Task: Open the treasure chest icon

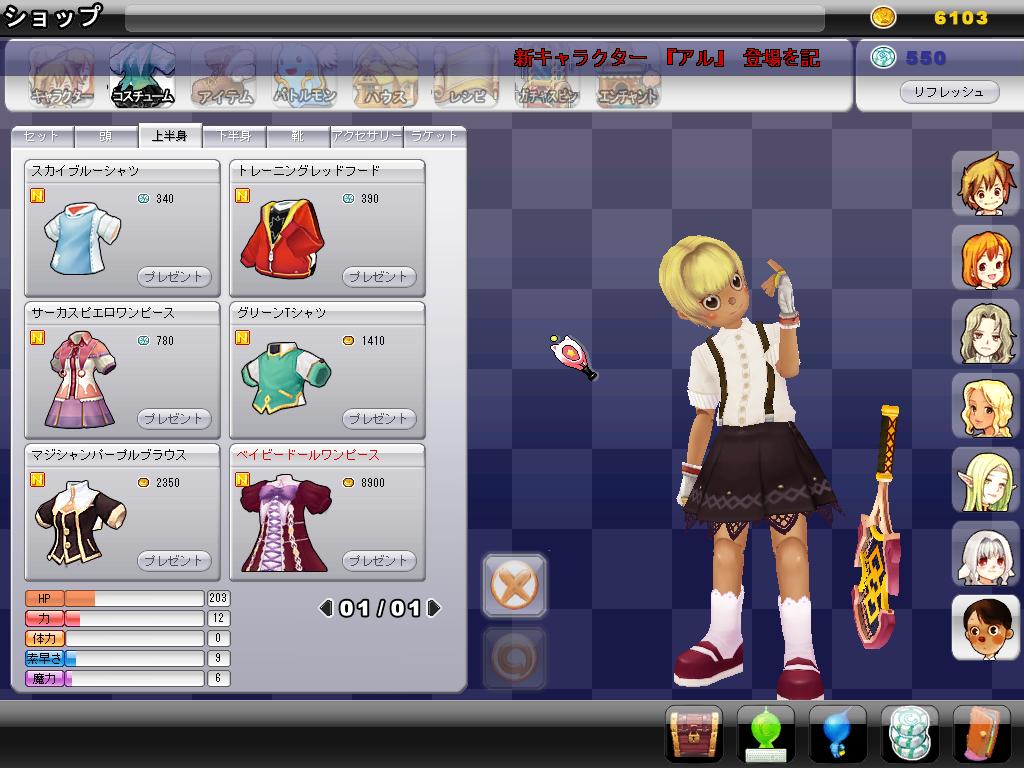Action: tap(694, 735)
